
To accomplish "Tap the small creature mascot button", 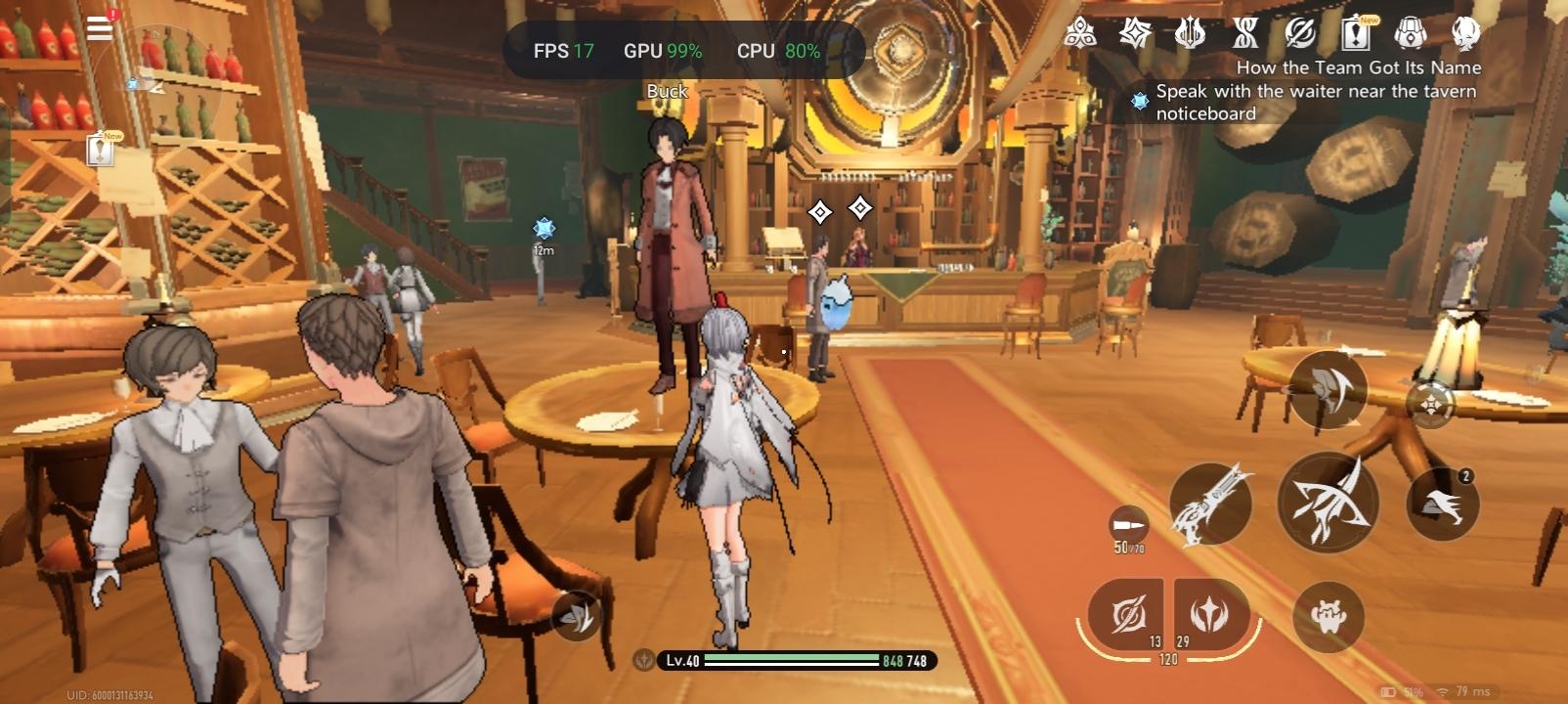I will 1328,617.
